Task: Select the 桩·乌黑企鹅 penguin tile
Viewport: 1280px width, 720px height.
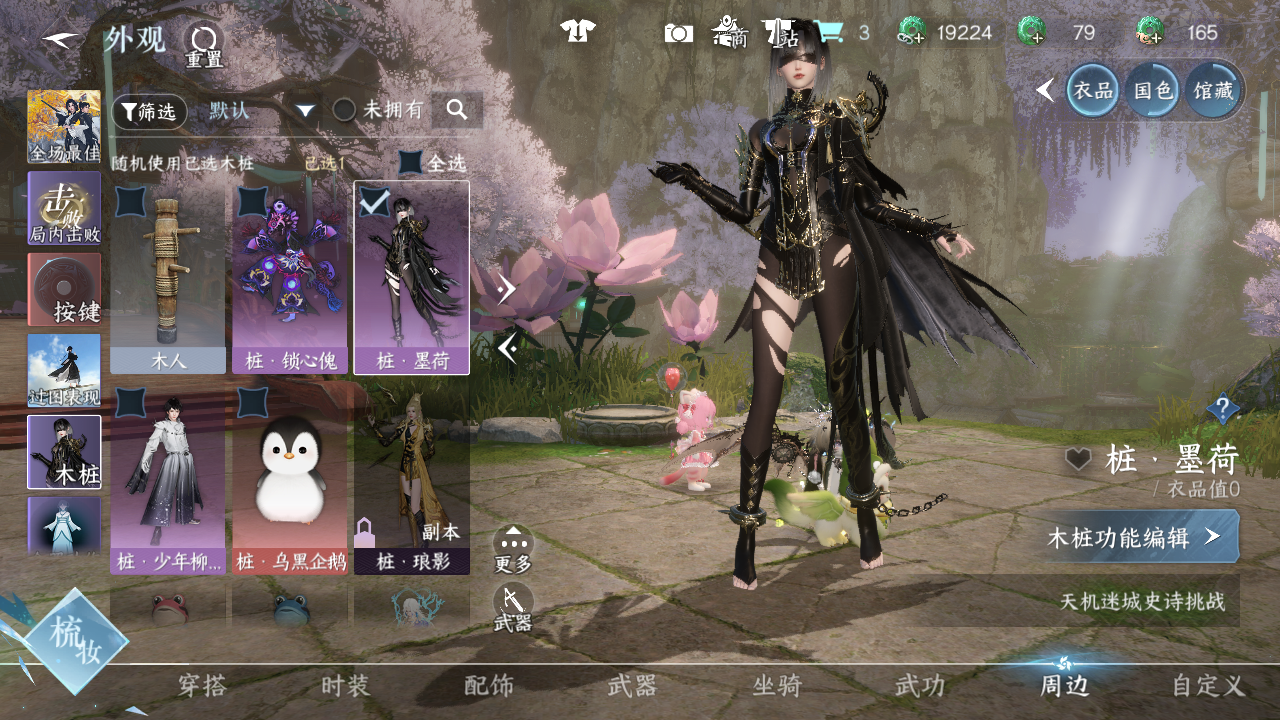Action: tap(290, 480)
